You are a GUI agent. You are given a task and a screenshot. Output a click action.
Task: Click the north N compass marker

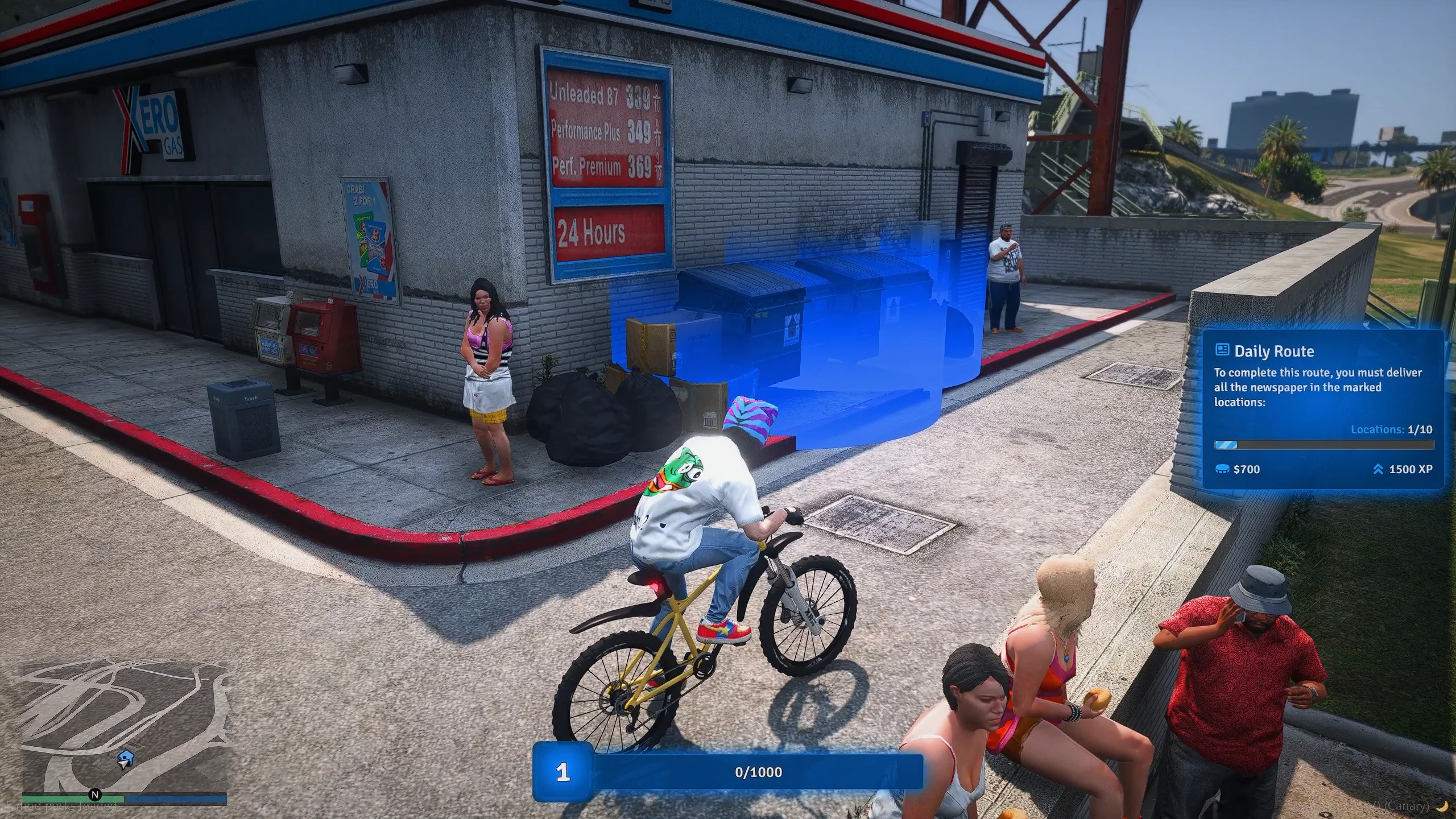pyautogui.click(x=95, y=795)
